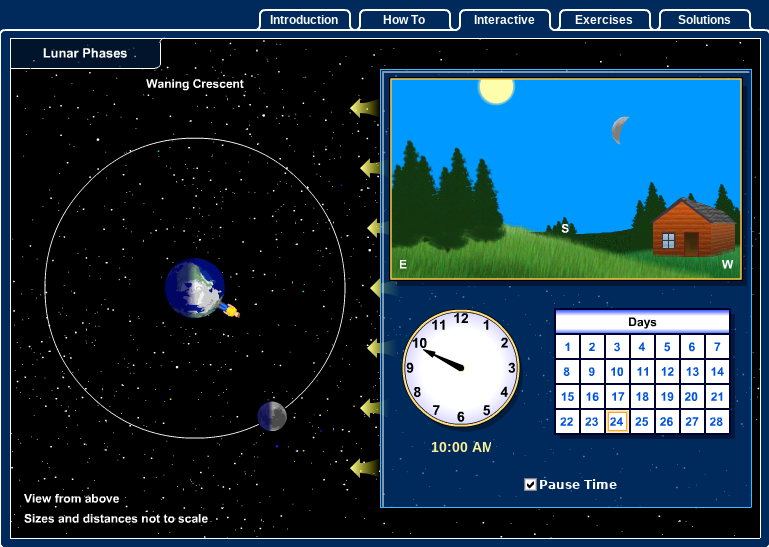The width and height of the screenshot is (769, 547).
Task: Go to the Exercises tab
Action: [x=604, y=20]
